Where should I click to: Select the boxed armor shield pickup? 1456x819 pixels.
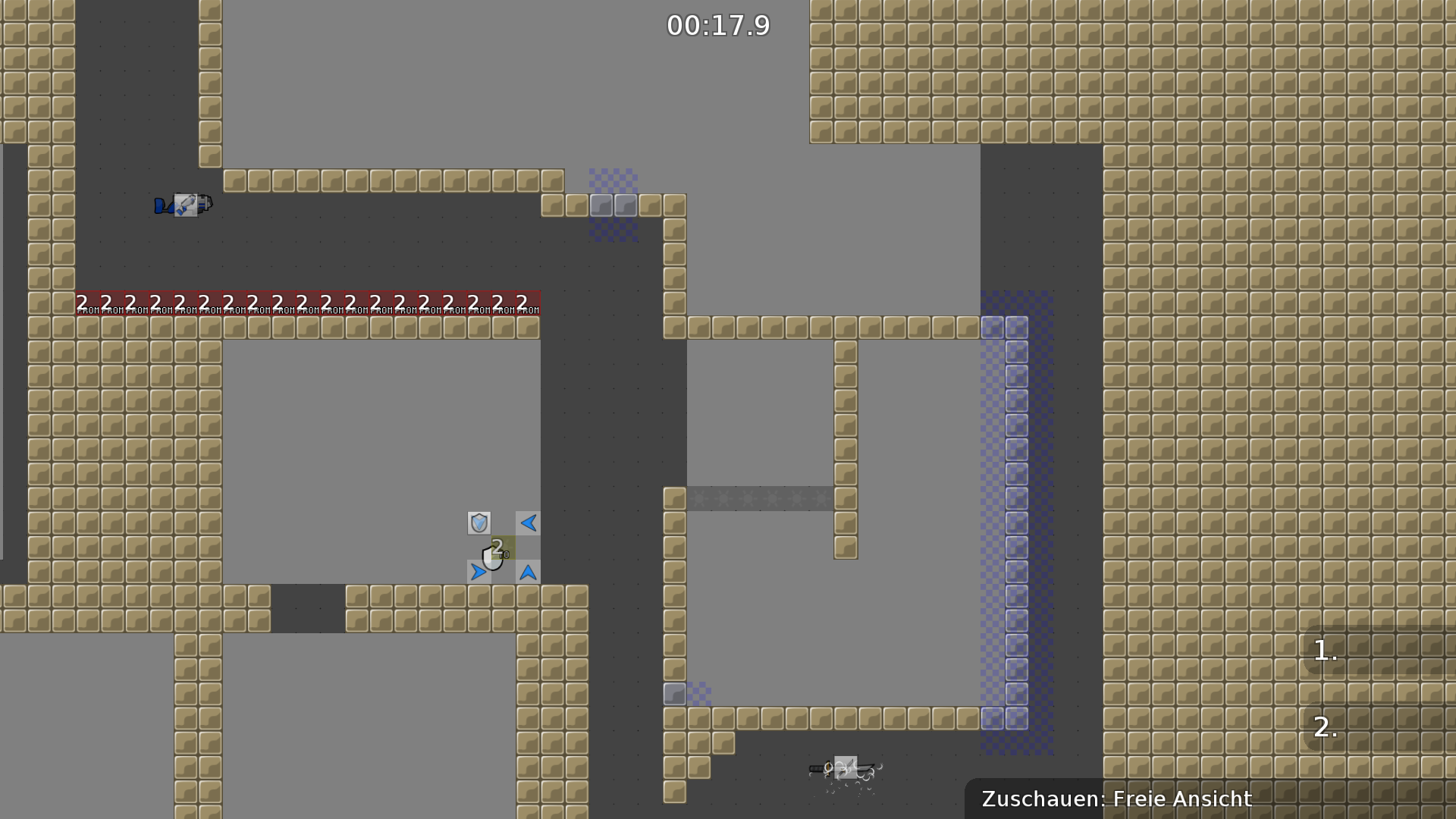(479, 523)
